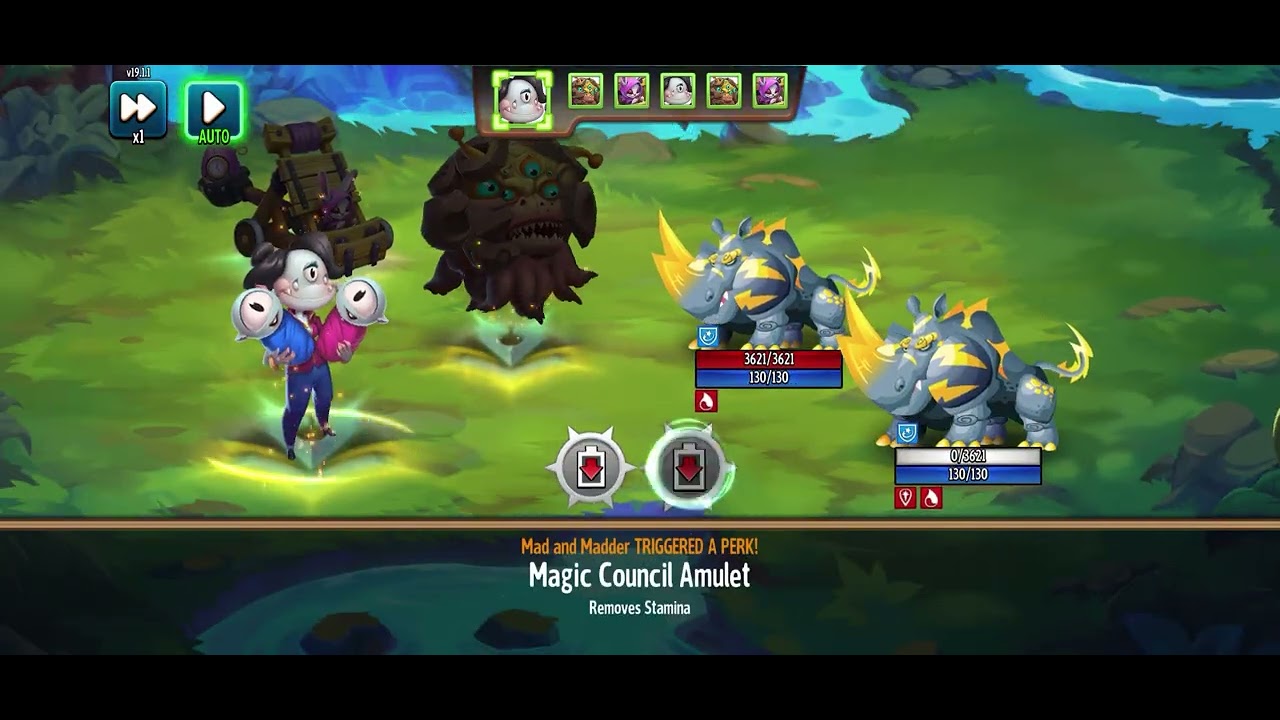1280x720 pixels.
Task: Click the blue shield buff icon on back rhino
Action: click(905, 431)
